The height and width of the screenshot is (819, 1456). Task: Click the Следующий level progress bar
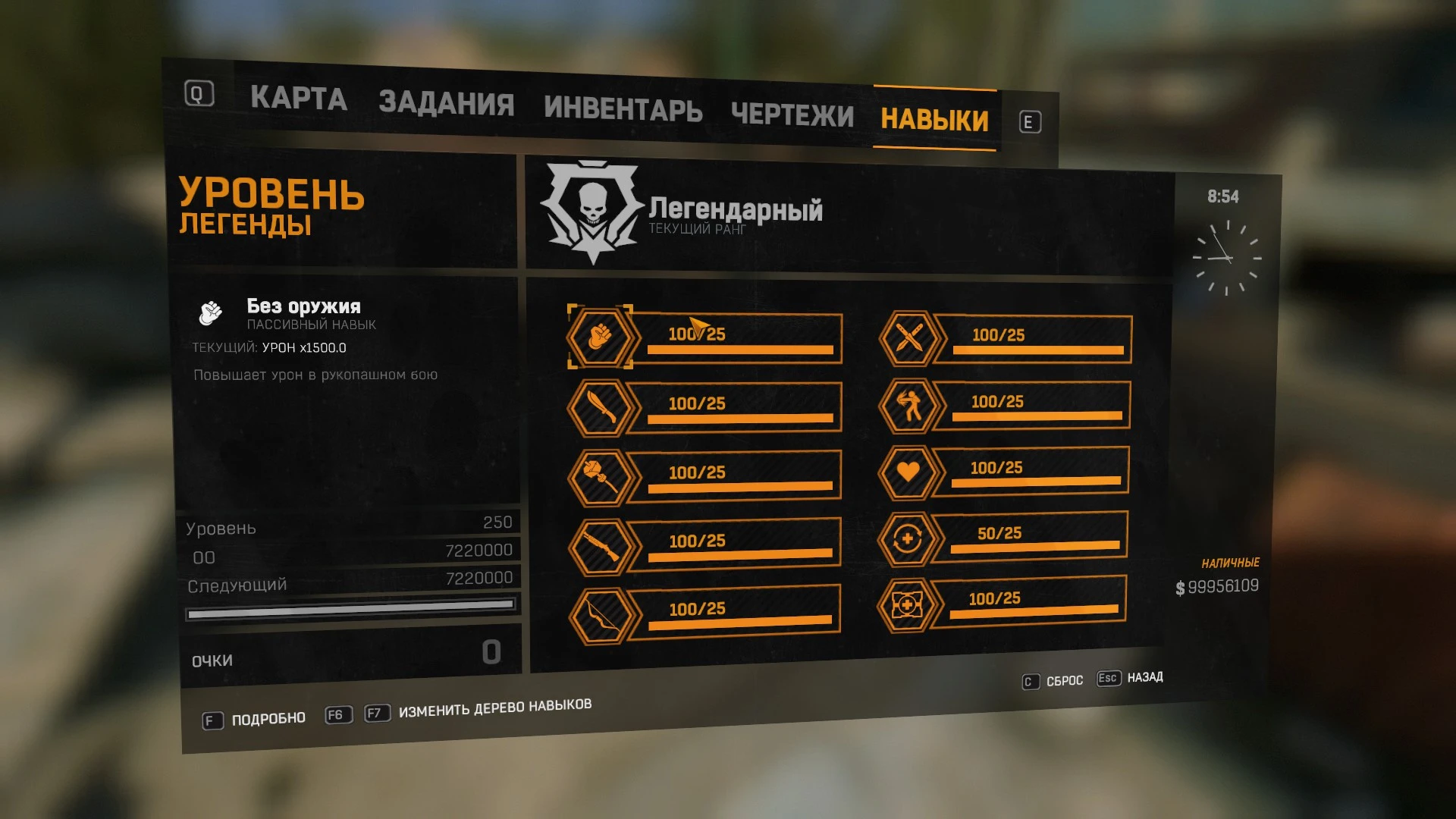click(x=351, y=607)
